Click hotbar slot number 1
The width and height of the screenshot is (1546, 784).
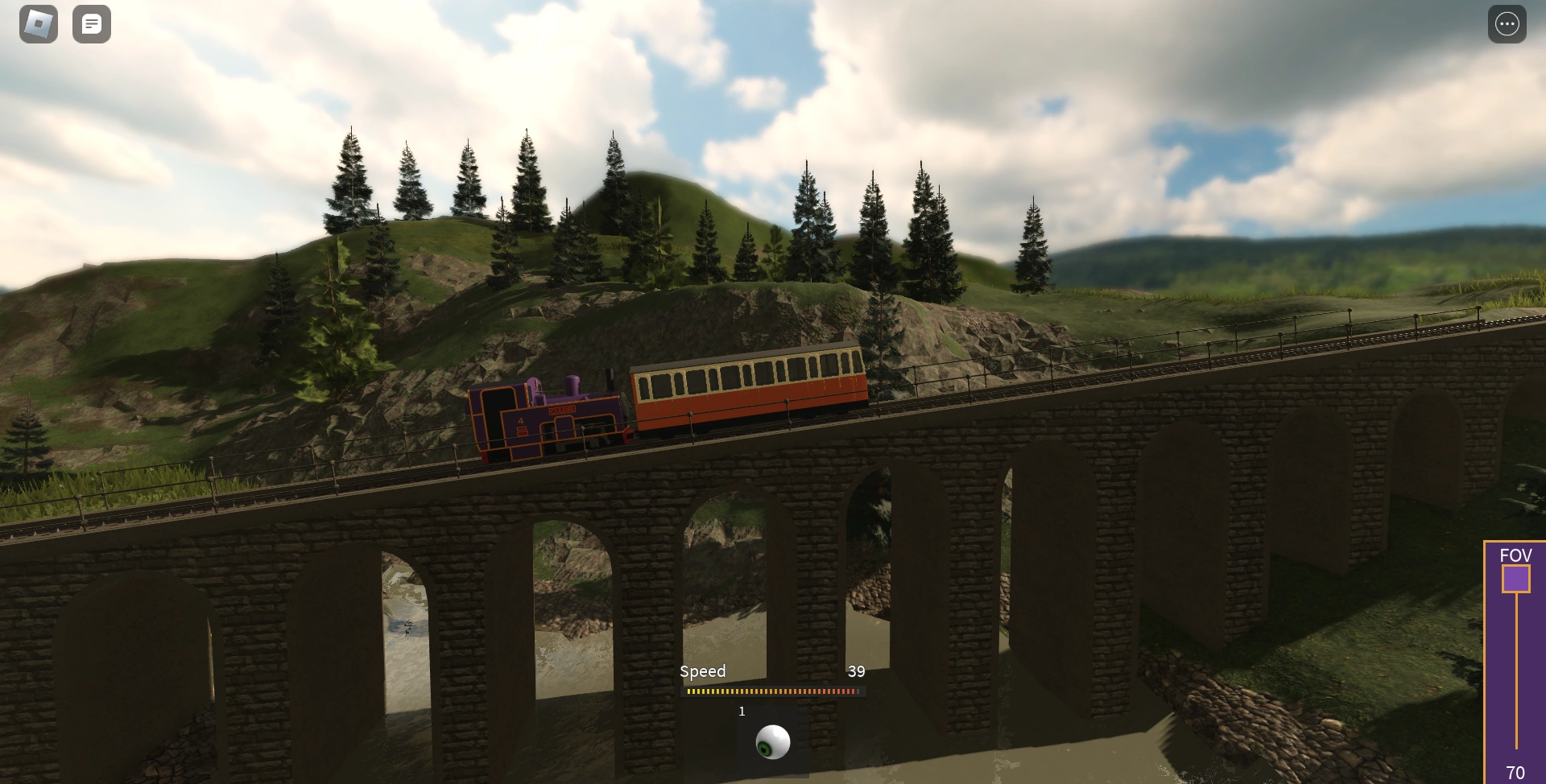(x=742, y=712)
